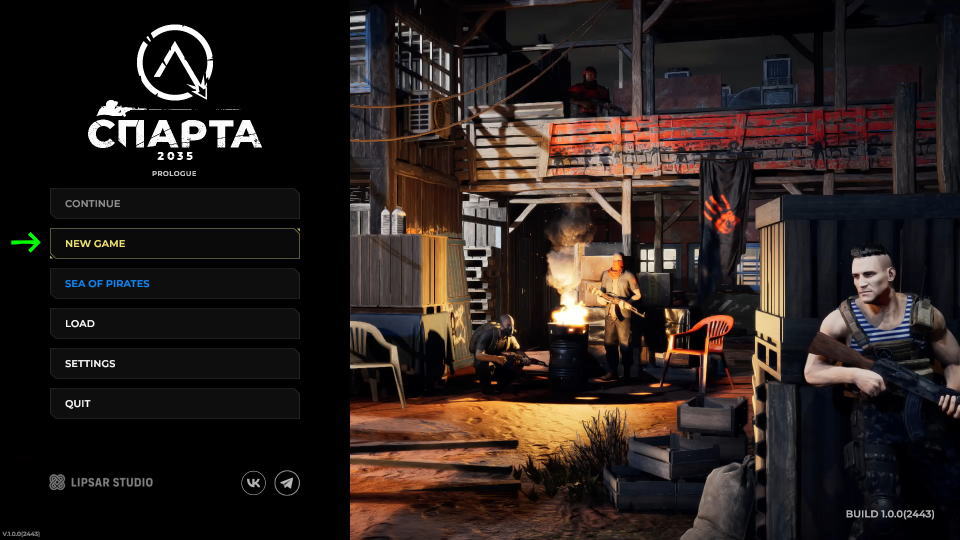Open the VK social link
The height and width of the screenshot is (540, 960).
coord(254,483)
